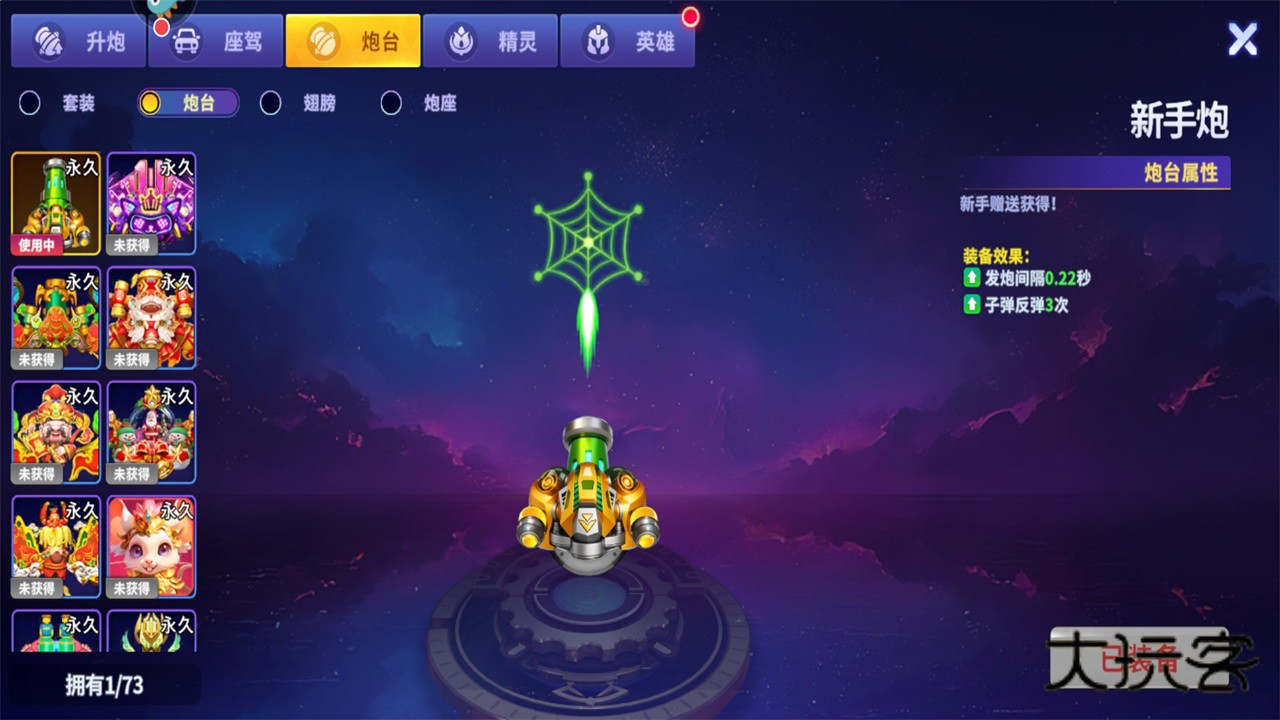1280x720 pixels.
Task: Switch to the 精灵 tab
Action: point(490,42)
